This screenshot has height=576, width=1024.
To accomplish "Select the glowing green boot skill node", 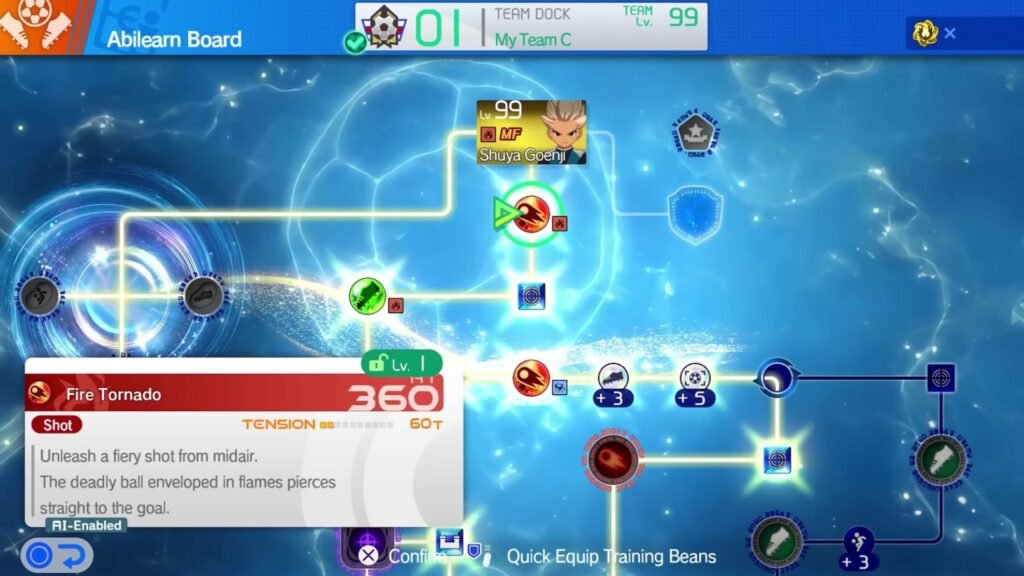I will (367, 296).
